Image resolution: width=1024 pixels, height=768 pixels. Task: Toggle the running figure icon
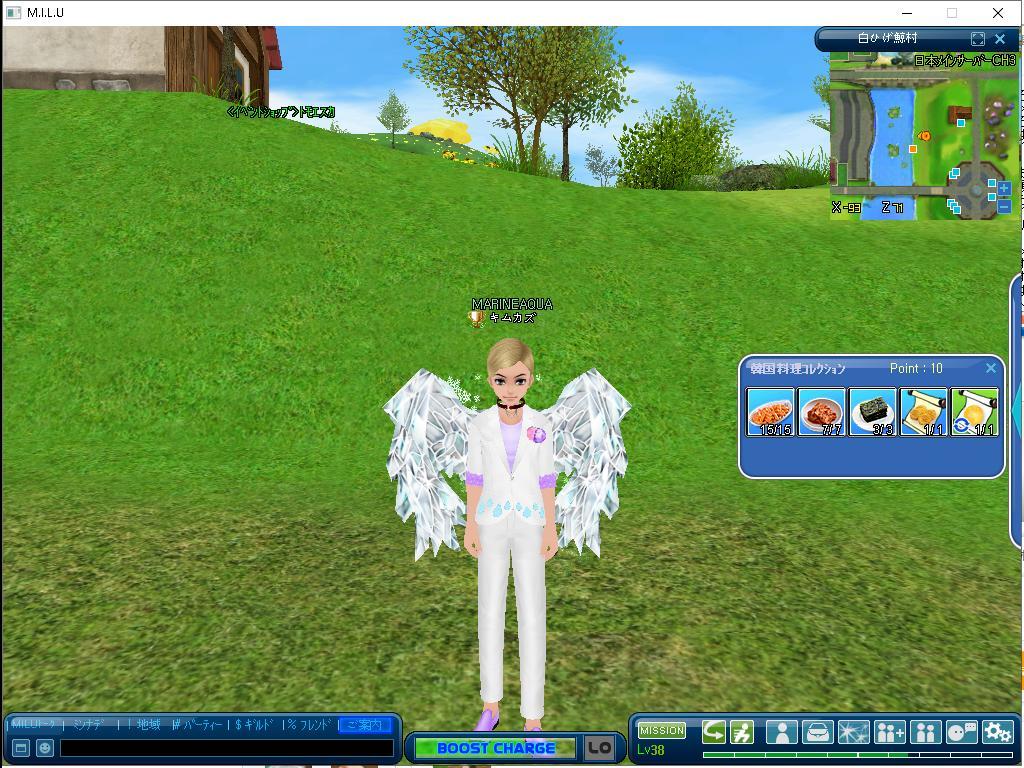[x=742, y=732]
